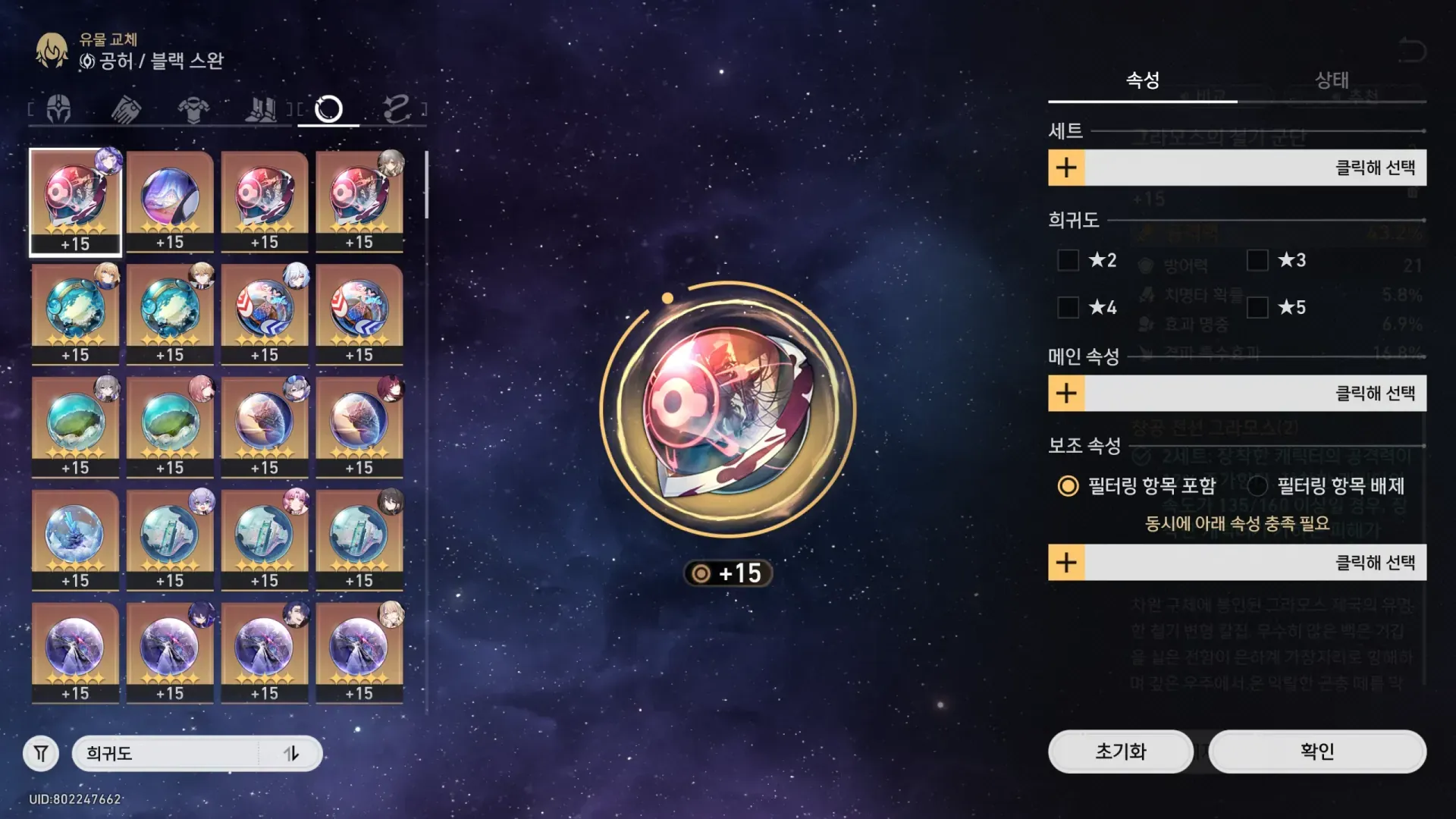Confirm filters with 확인
This screenshot has height=819, width=1456.
coord(1316,752)
